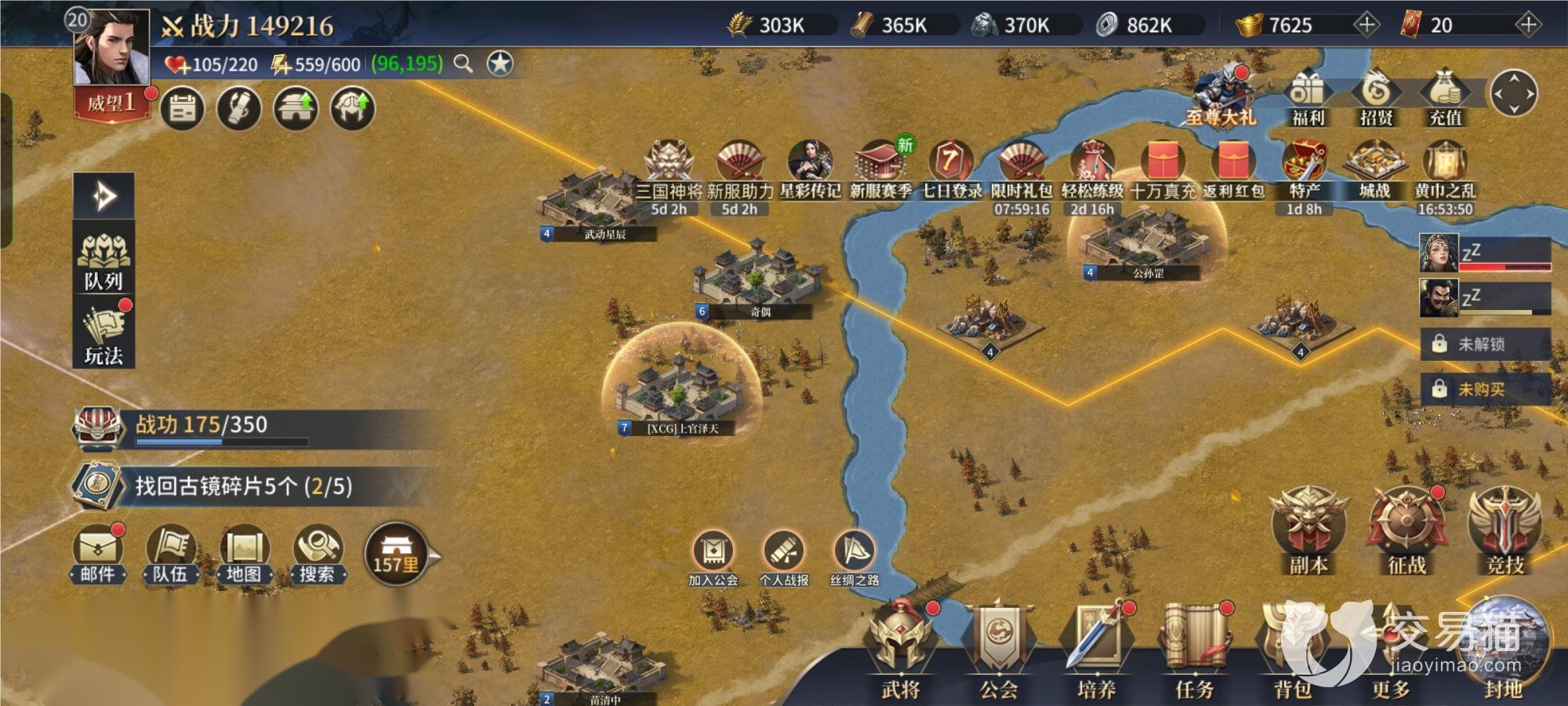Open the 队伍 troops panel

171,555
